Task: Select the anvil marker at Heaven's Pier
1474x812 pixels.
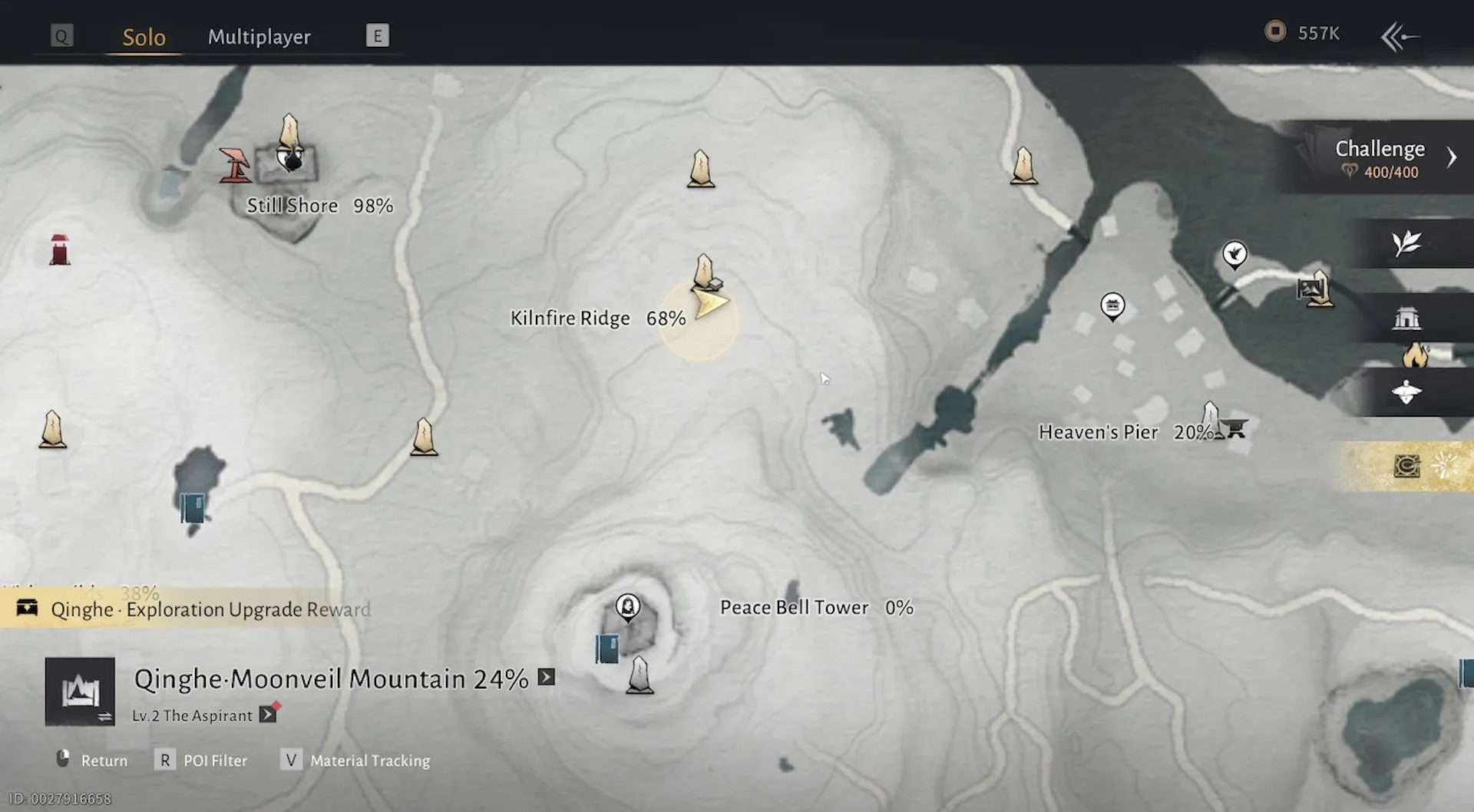Action: [1235, 427]
